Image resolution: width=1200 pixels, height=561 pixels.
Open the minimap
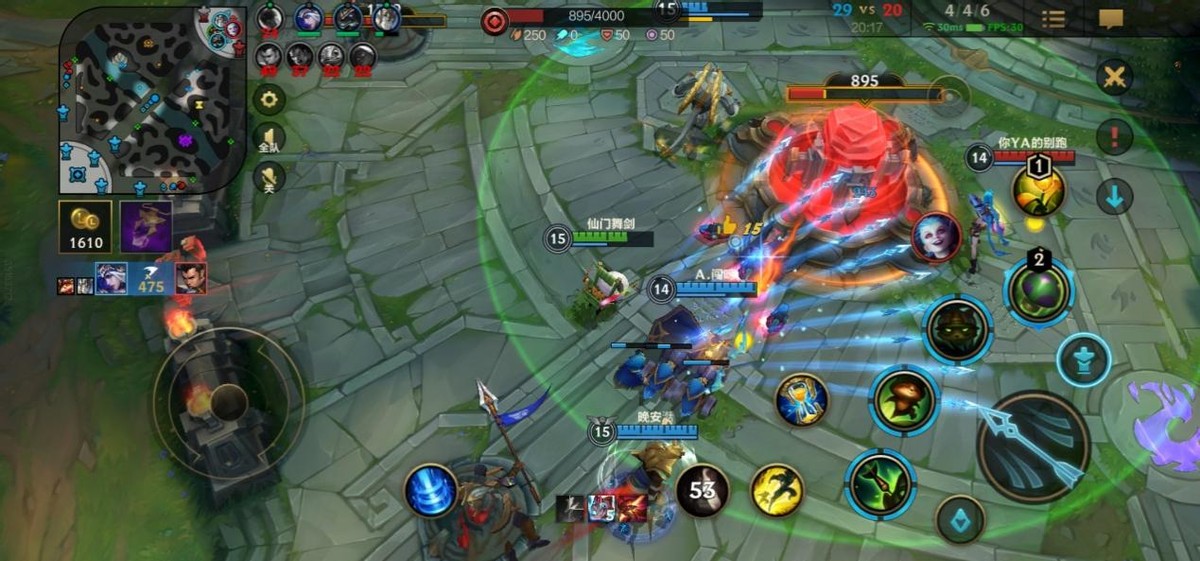150,100
